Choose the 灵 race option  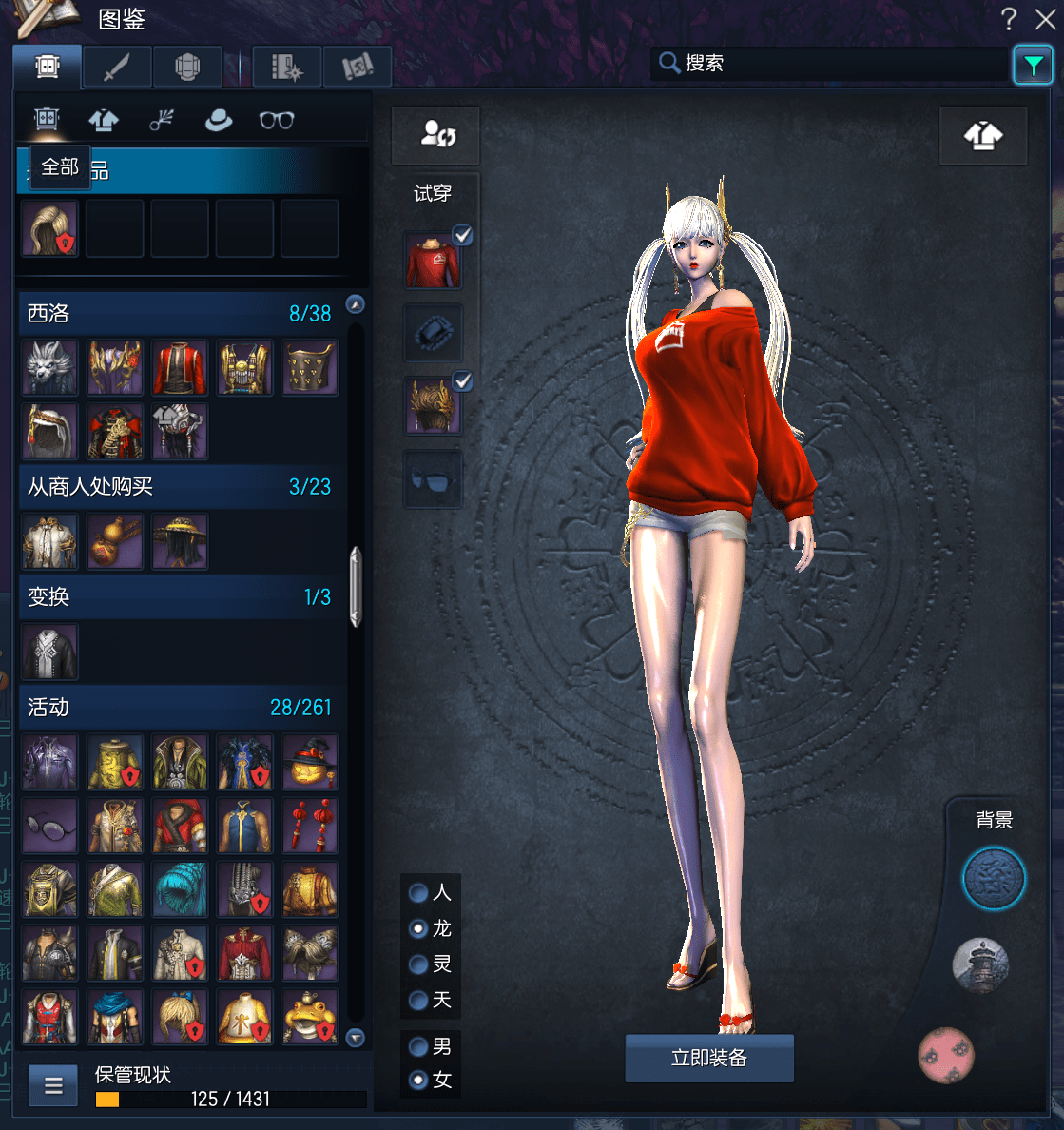click(418, 964)
